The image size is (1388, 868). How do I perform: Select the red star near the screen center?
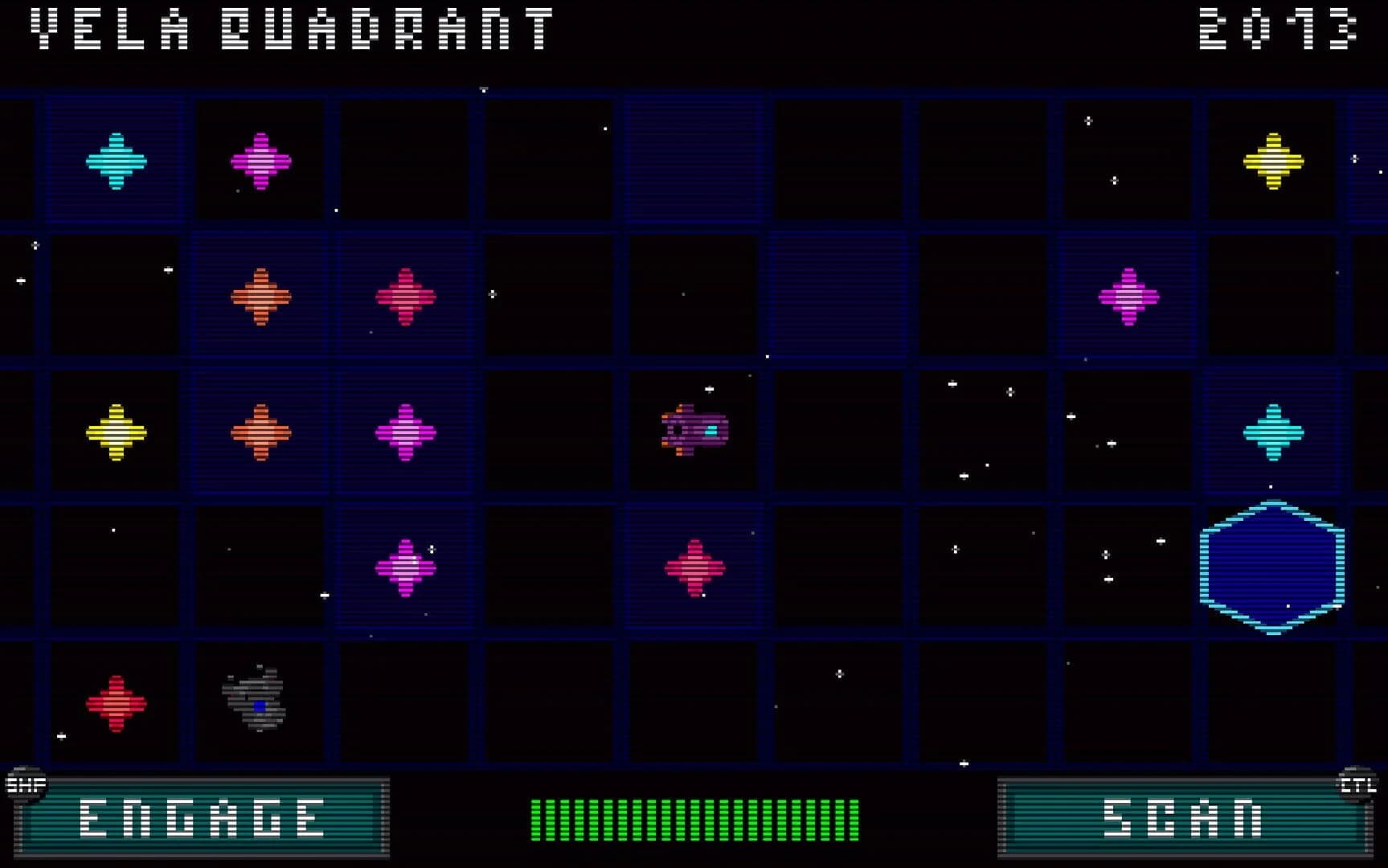click(x=695, y=569)
